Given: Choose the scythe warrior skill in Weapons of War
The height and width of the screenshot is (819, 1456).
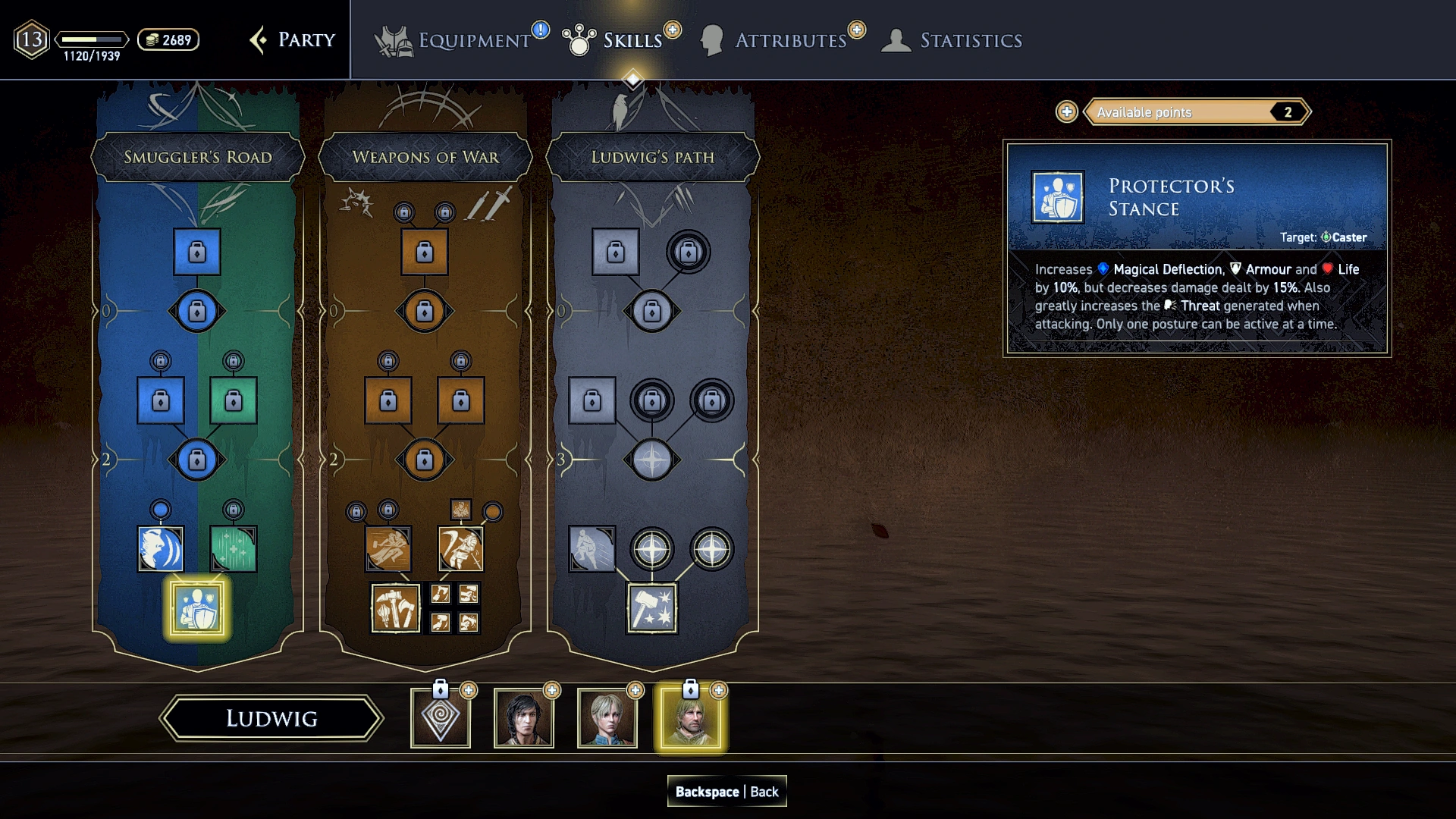Looking at the screenshot, I should [461, 548].
